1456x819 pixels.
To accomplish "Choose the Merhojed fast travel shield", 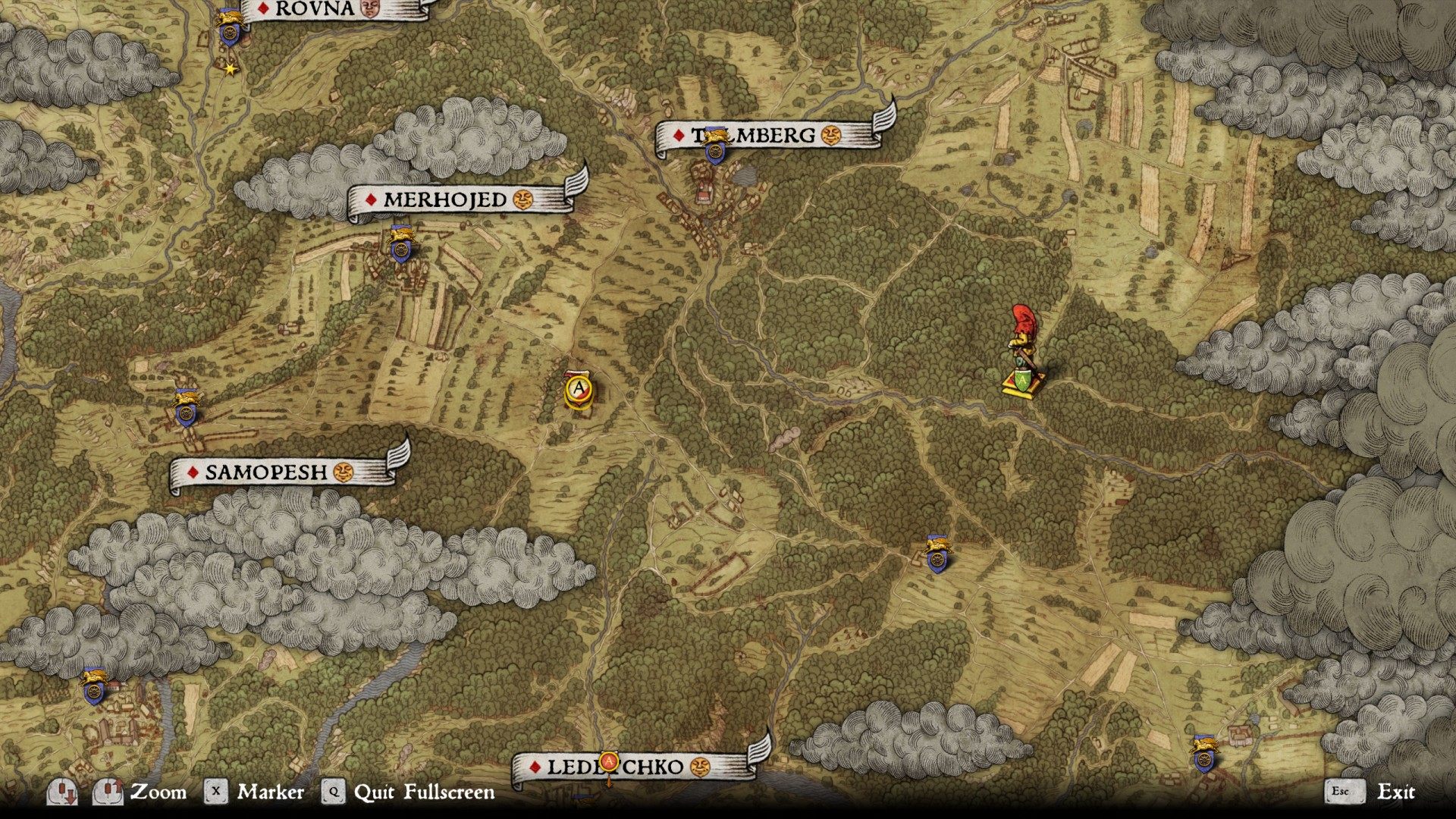I will pyautogui.click(x=400, y=244).
